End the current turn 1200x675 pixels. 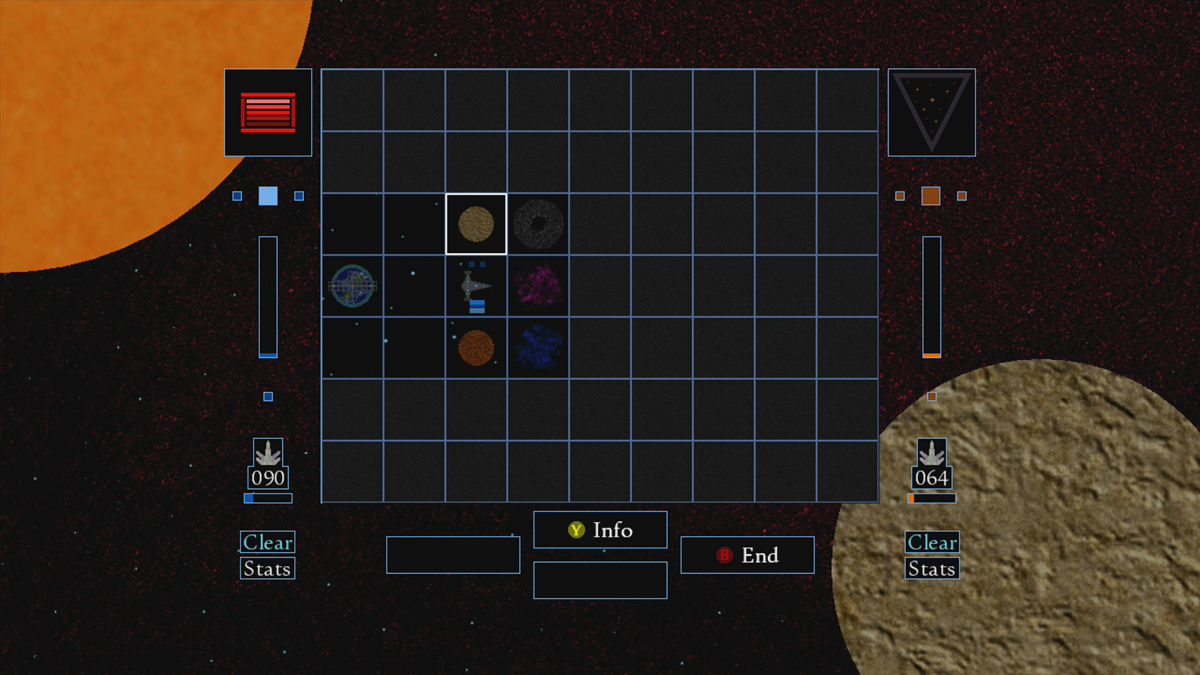747,555
